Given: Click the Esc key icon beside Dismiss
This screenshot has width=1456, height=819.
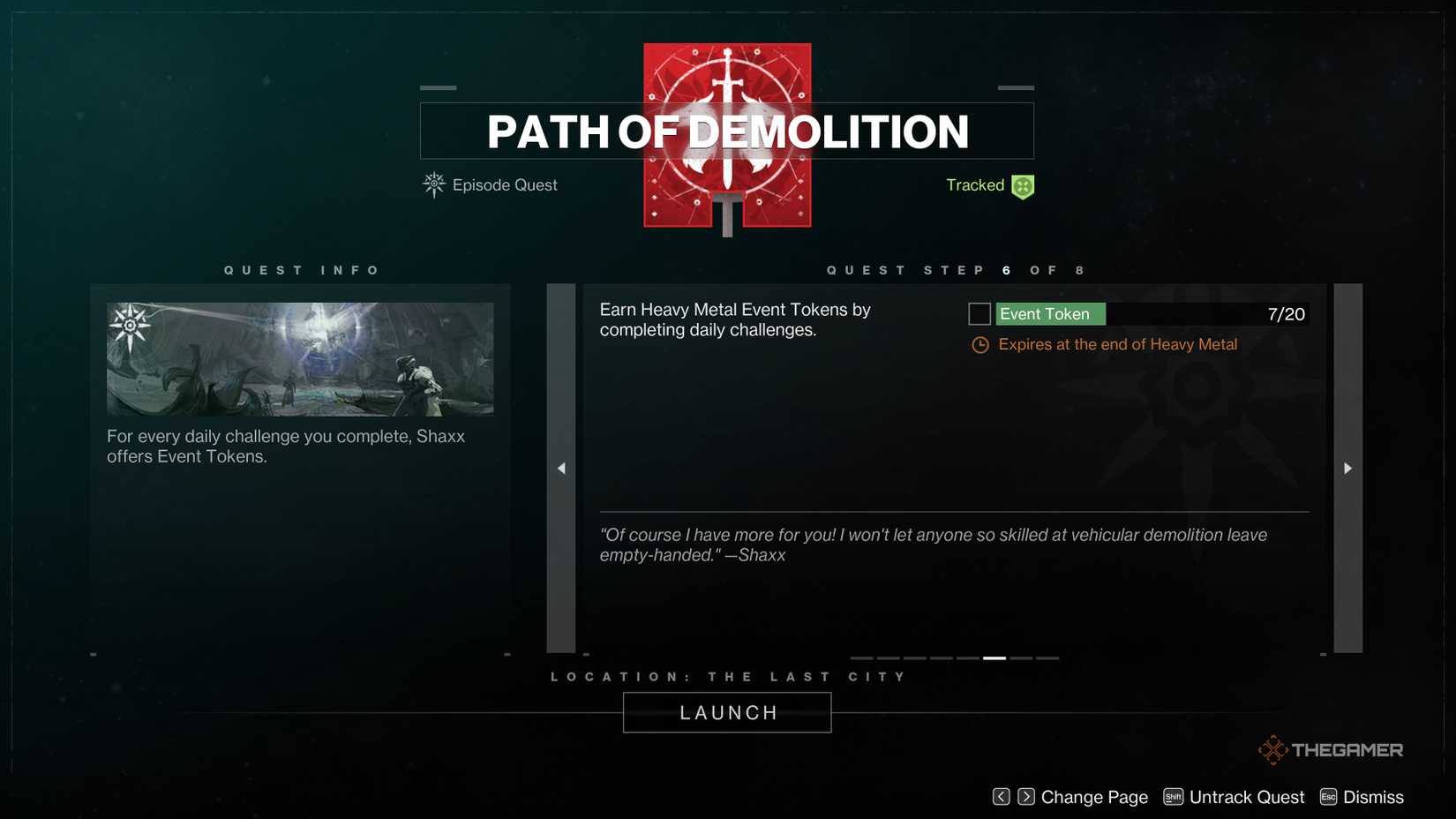Looking at the screenshot, I should tap(1328, 796).
